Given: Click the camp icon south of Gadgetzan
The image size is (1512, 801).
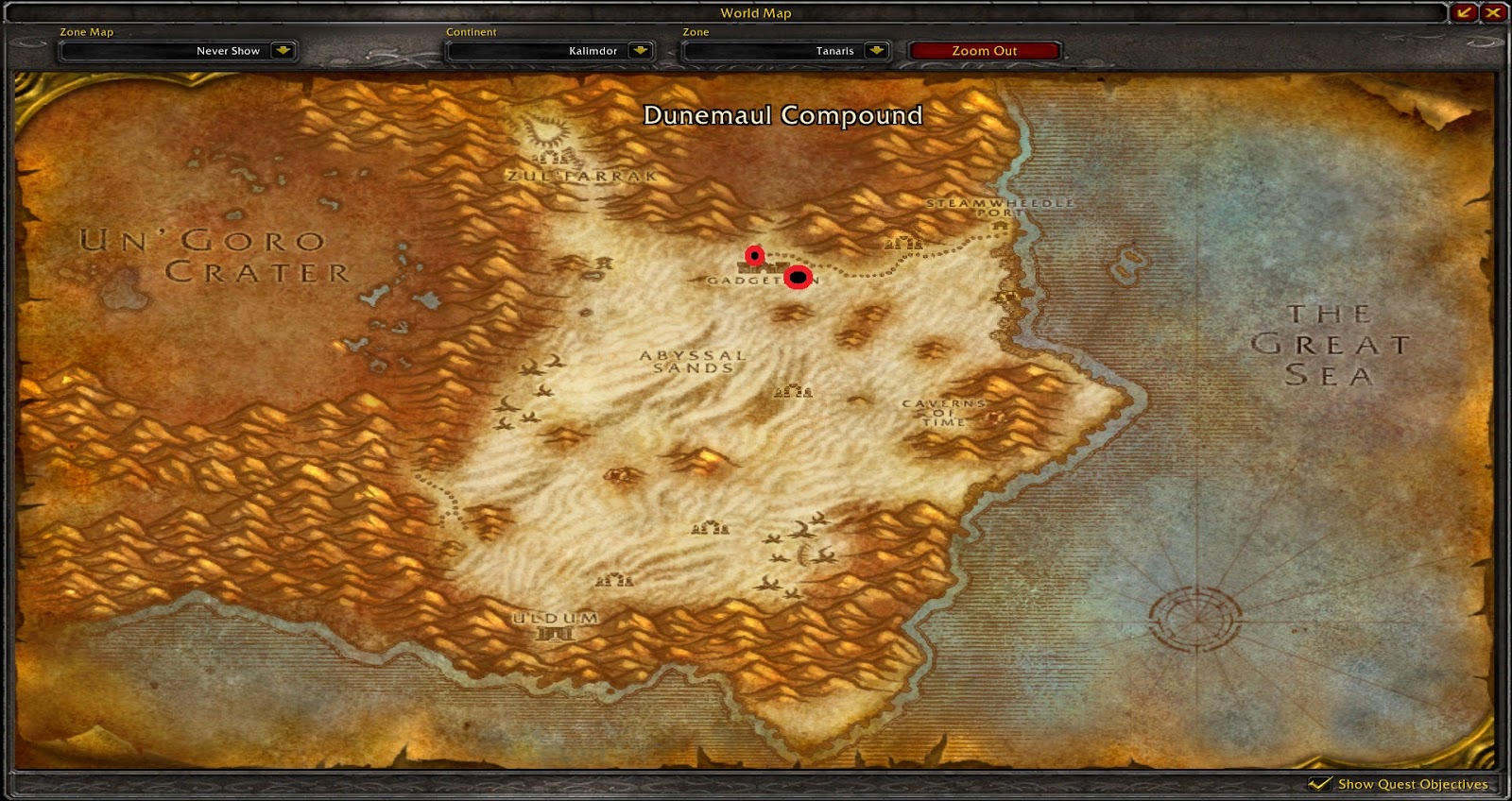Looking at the screenshot, I should pos(793,390).
